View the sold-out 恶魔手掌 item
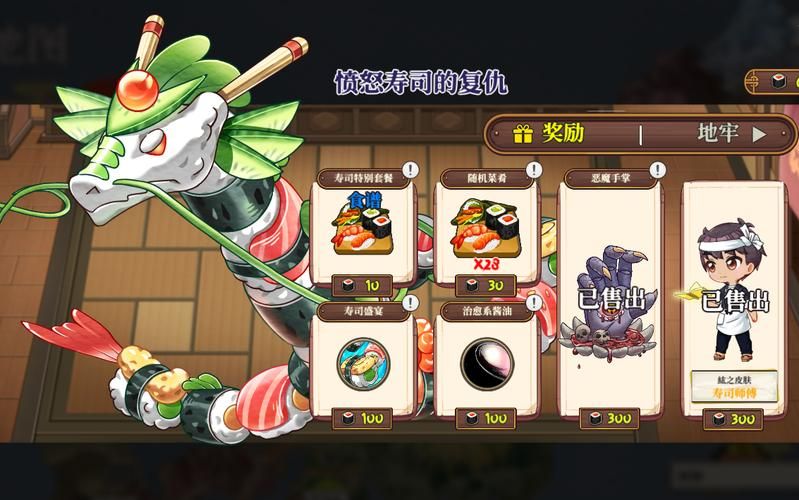Image resolution: width=799 pixels, height=500 pixels. coord(609,300)
